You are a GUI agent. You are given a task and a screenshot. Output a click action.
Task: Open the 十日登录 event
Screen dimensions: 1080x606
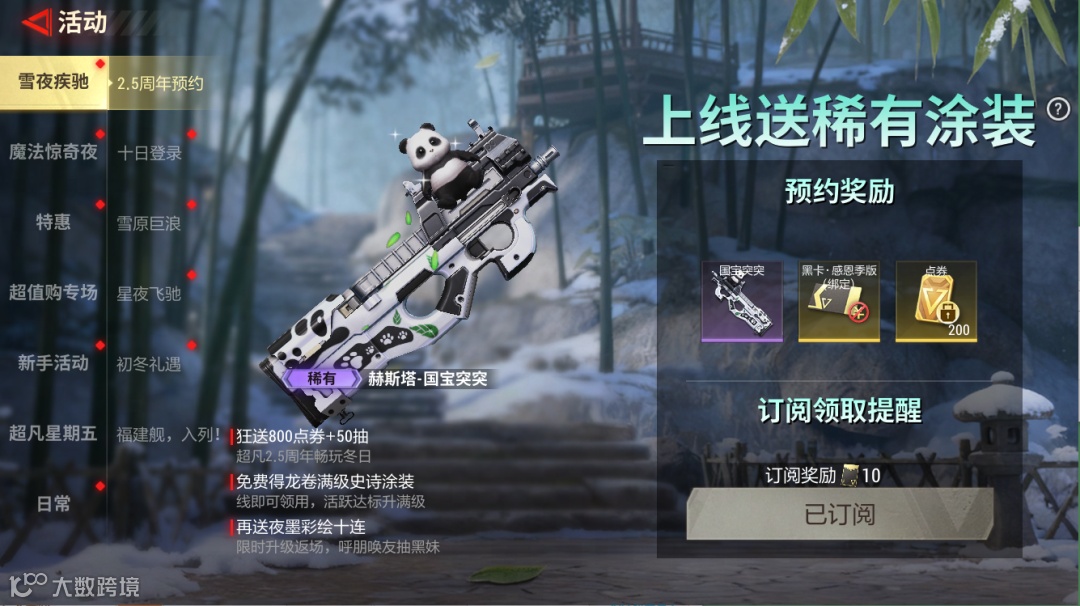coord(149,153)
